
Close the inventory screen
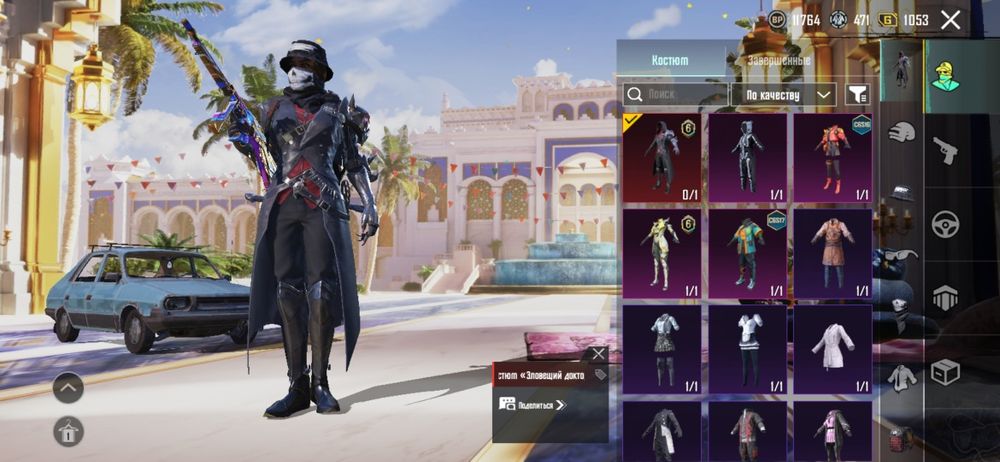[950, 20]
